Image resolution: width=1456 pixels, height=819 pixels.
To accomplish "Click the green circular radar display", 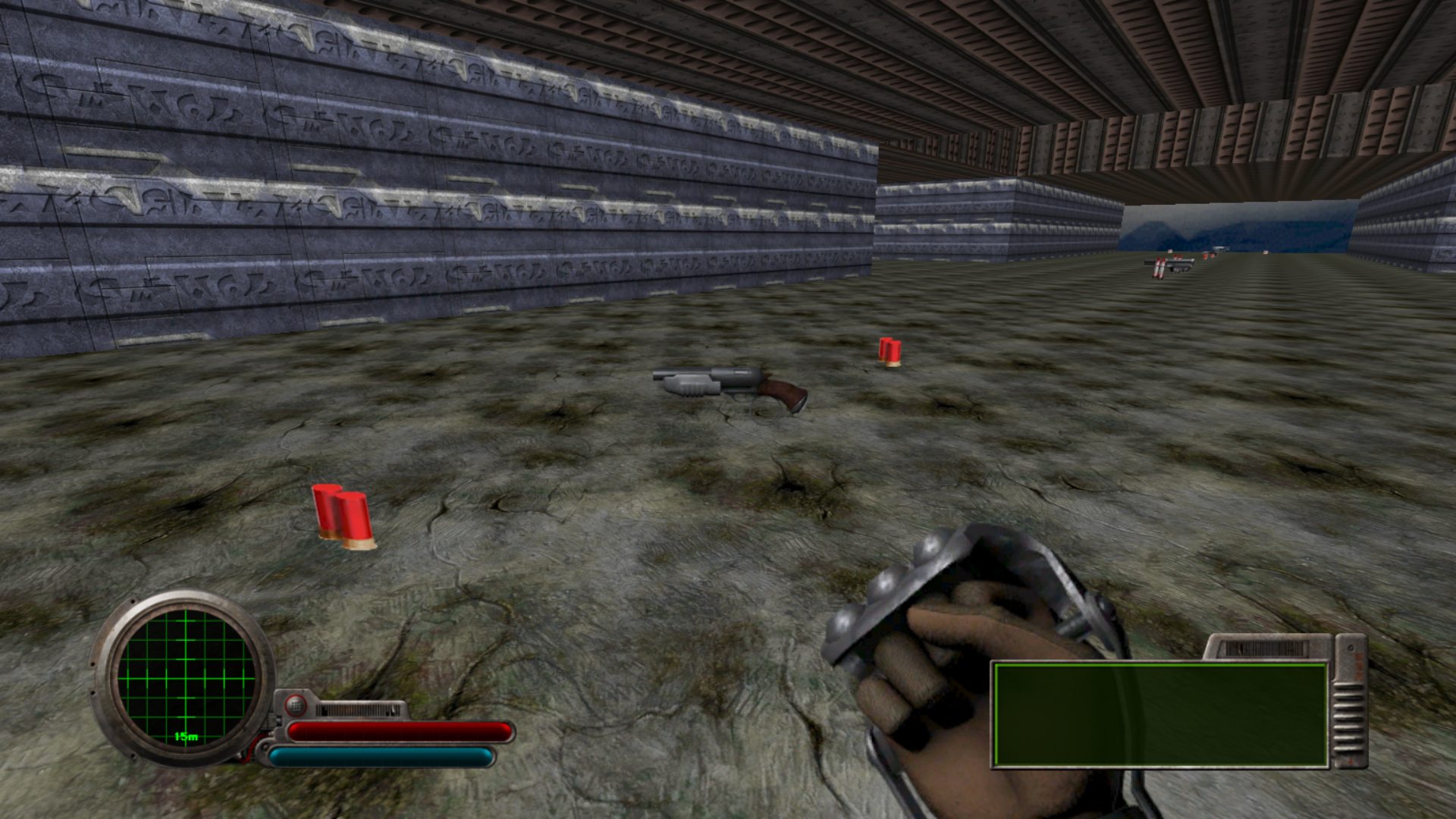I will click(x=185, y=677).
